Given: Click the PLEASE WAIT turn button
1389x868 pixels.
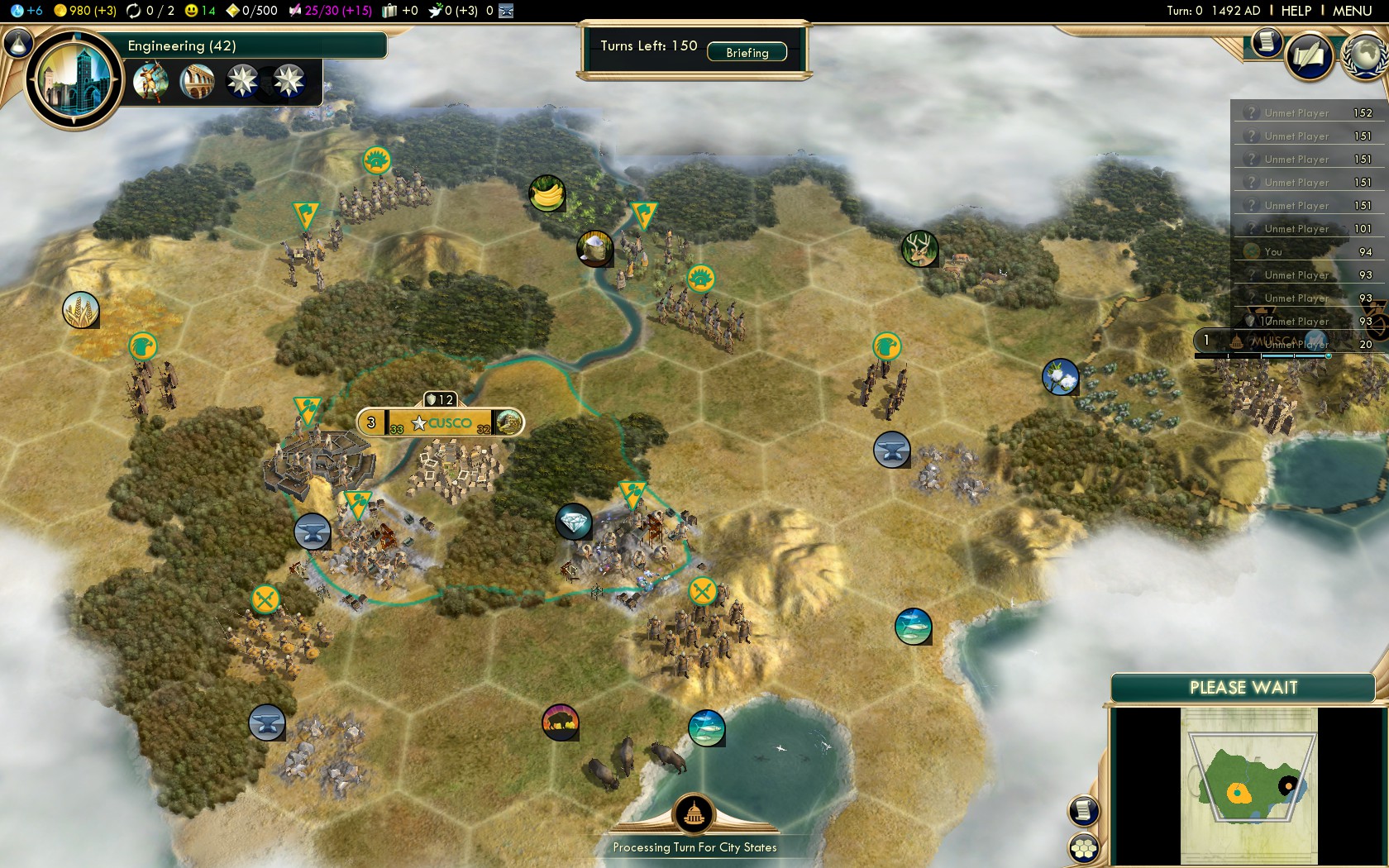Looking at the screenshot, I should coord(1243,688).
